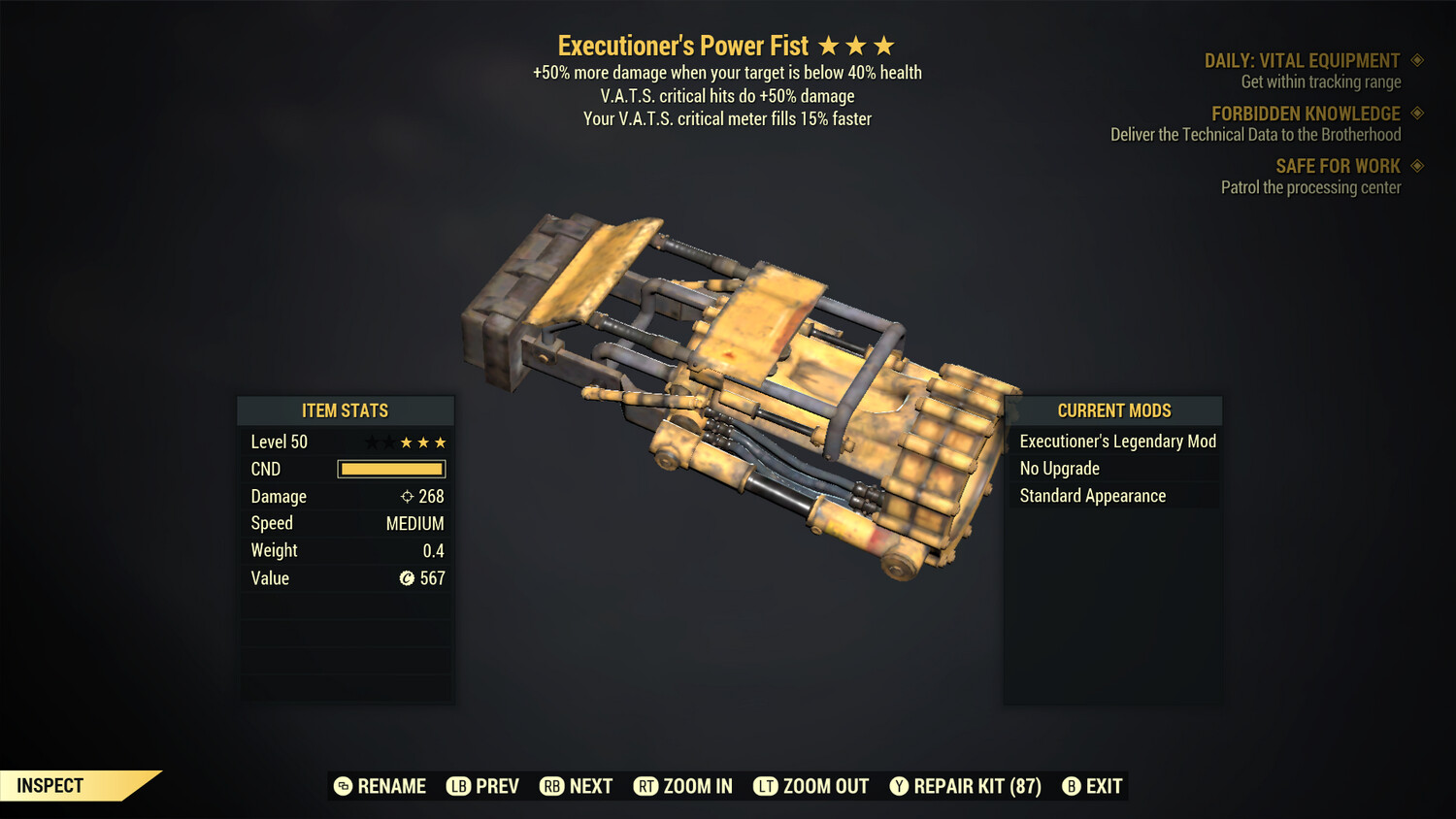Click the RB Next button icon
The image size is (1456, 819).
click(x=553, y=786)
